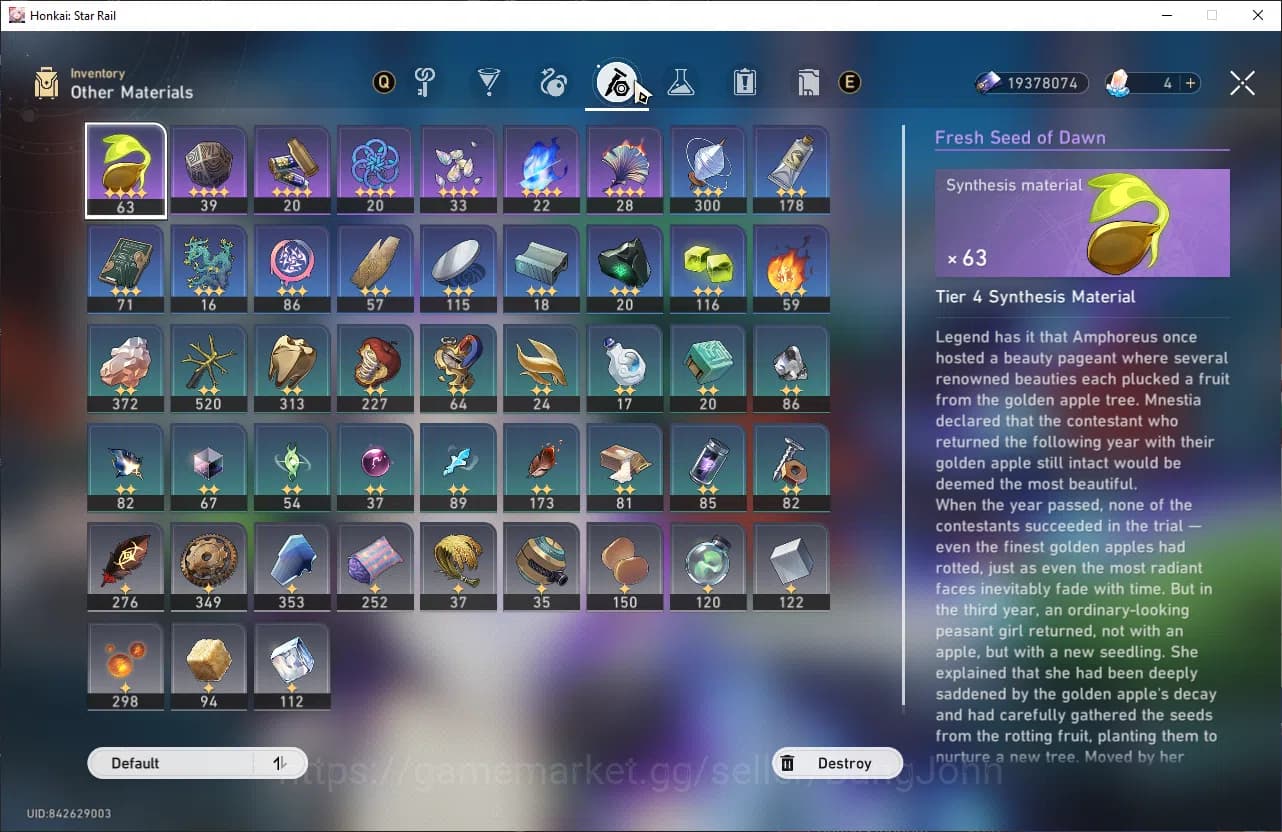Select the Relics funnel icon in toolbar
Image resolution: width=1282 pixels, height=832 pixels.
click(489, 83)
